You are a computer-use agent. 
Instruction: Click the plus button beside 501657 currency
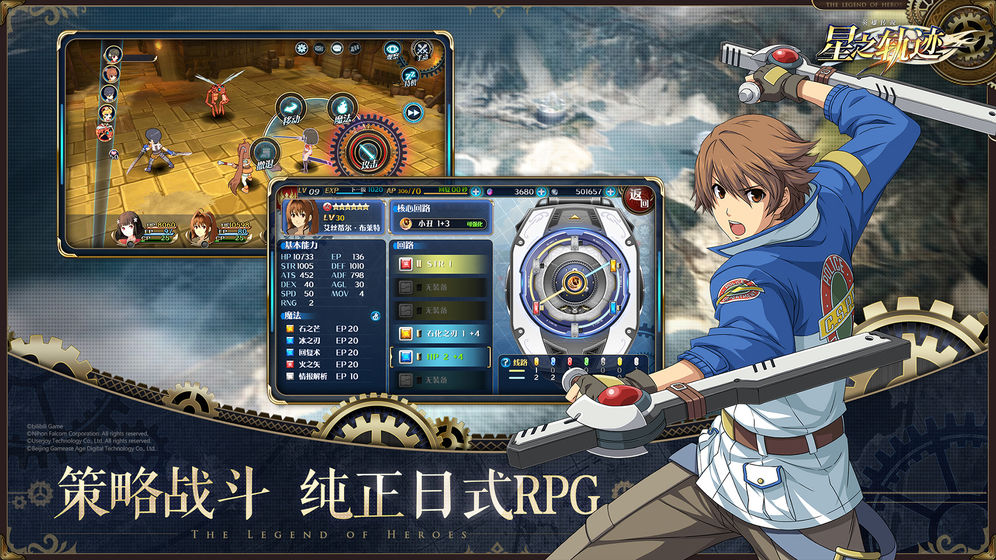(x=612, y=191)
